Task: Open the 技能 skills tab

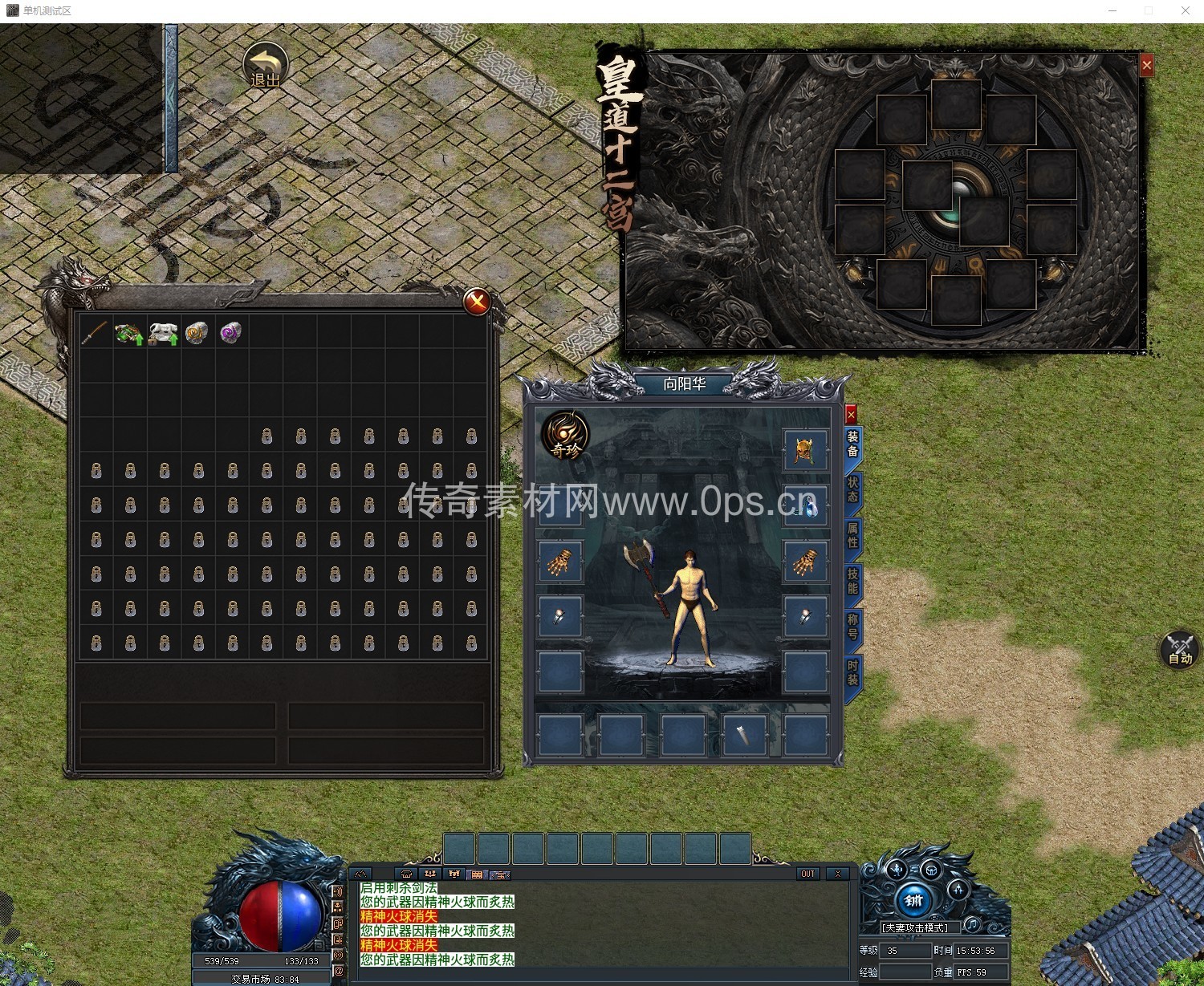Action: click(852, 581)
